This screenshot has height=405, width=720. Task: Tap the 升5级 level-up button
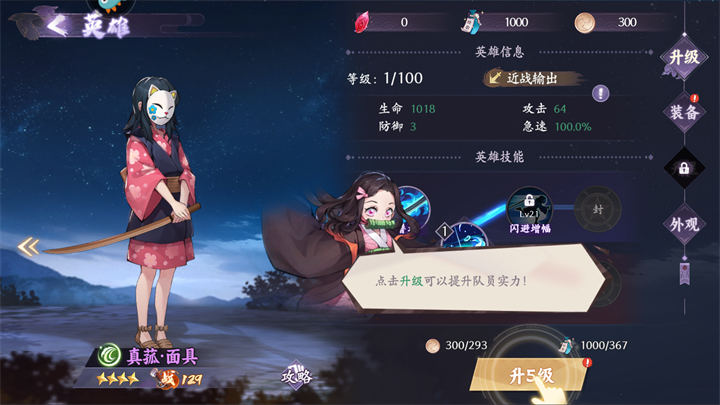(530, 376)
